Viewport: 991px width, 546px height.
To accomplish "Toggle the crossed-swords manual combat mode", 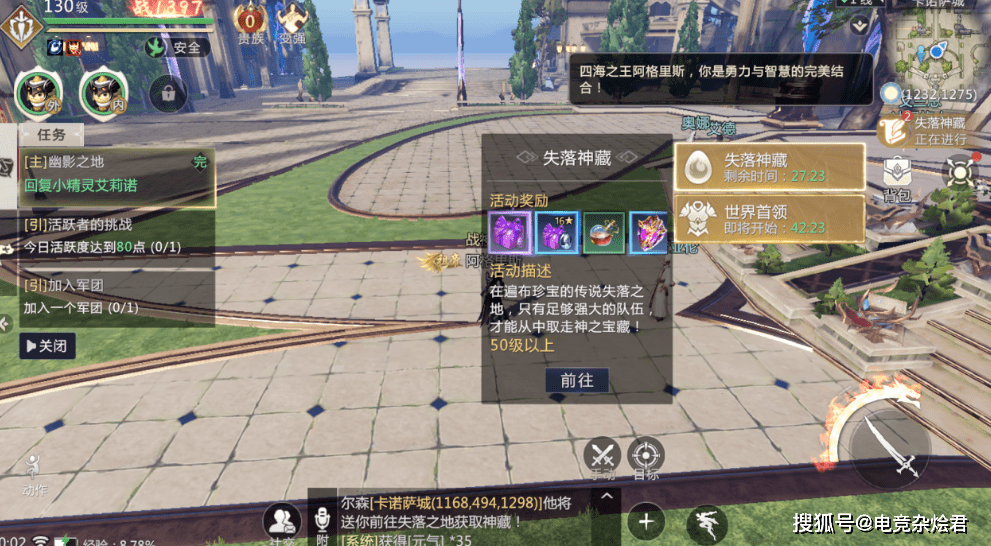I will pos(602,456).
